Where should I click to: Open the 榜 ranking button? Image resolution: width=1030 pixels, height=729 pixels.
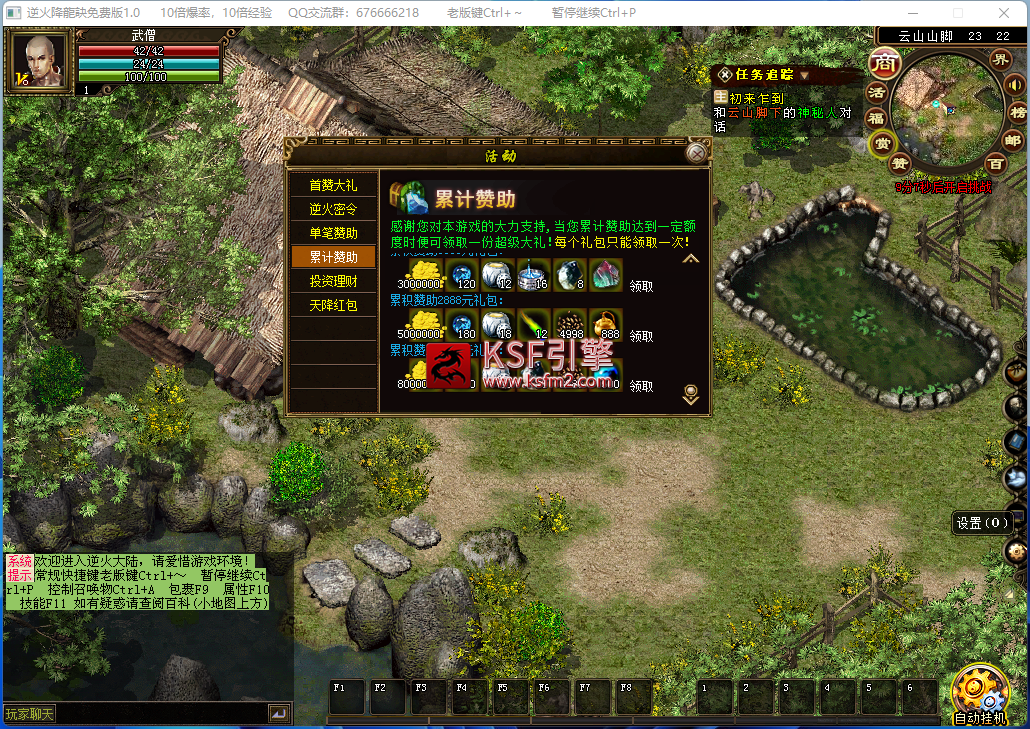1018,111
